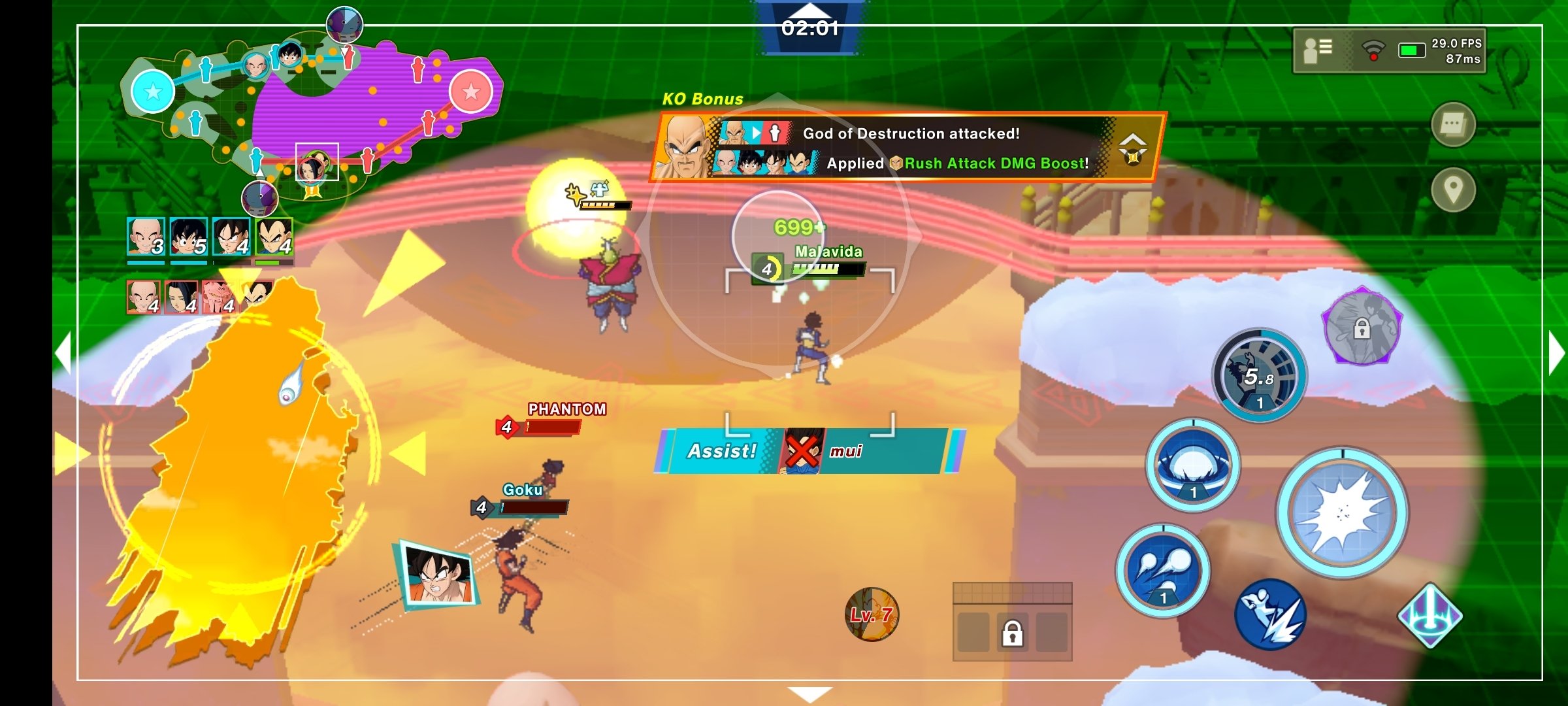Use the ki blast volley skill
The width and height of the screenshot is (1568, 706).
(x=1163, y=570)
